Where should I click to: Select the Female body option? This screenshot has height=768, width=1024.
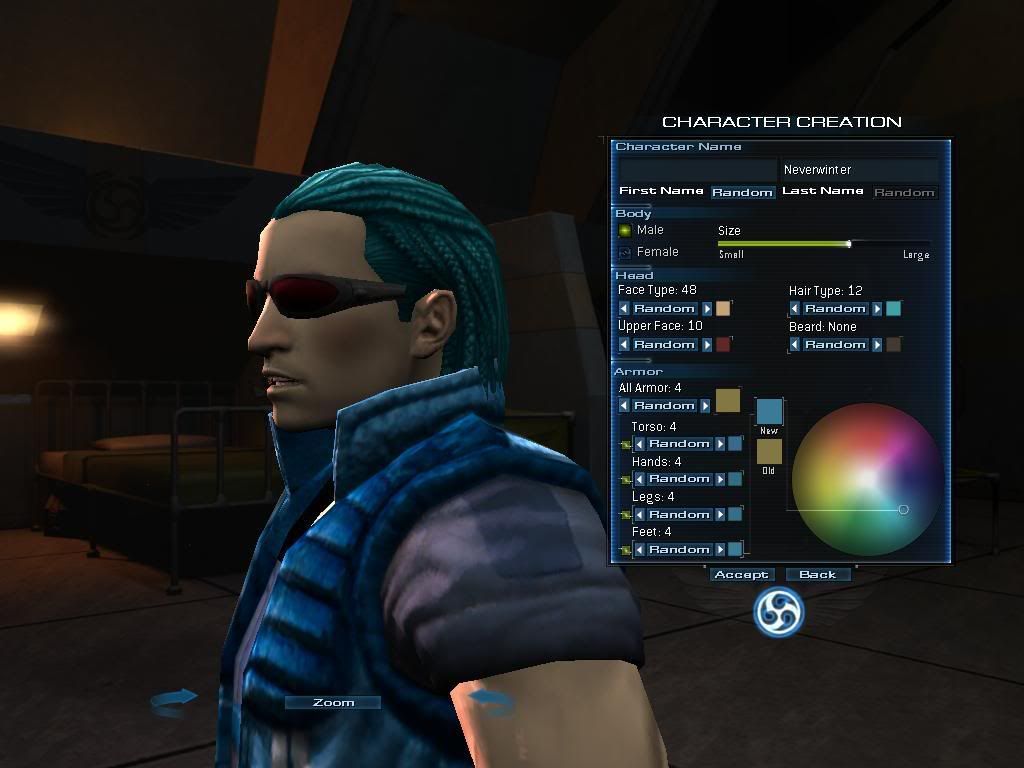(626, 252)
